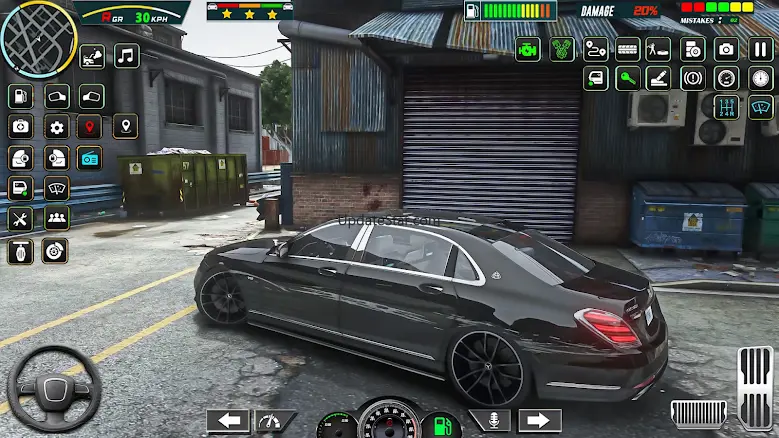Activate the windshield wiper button under the clock
Screen dimensions: 779x438
point(761,107)
